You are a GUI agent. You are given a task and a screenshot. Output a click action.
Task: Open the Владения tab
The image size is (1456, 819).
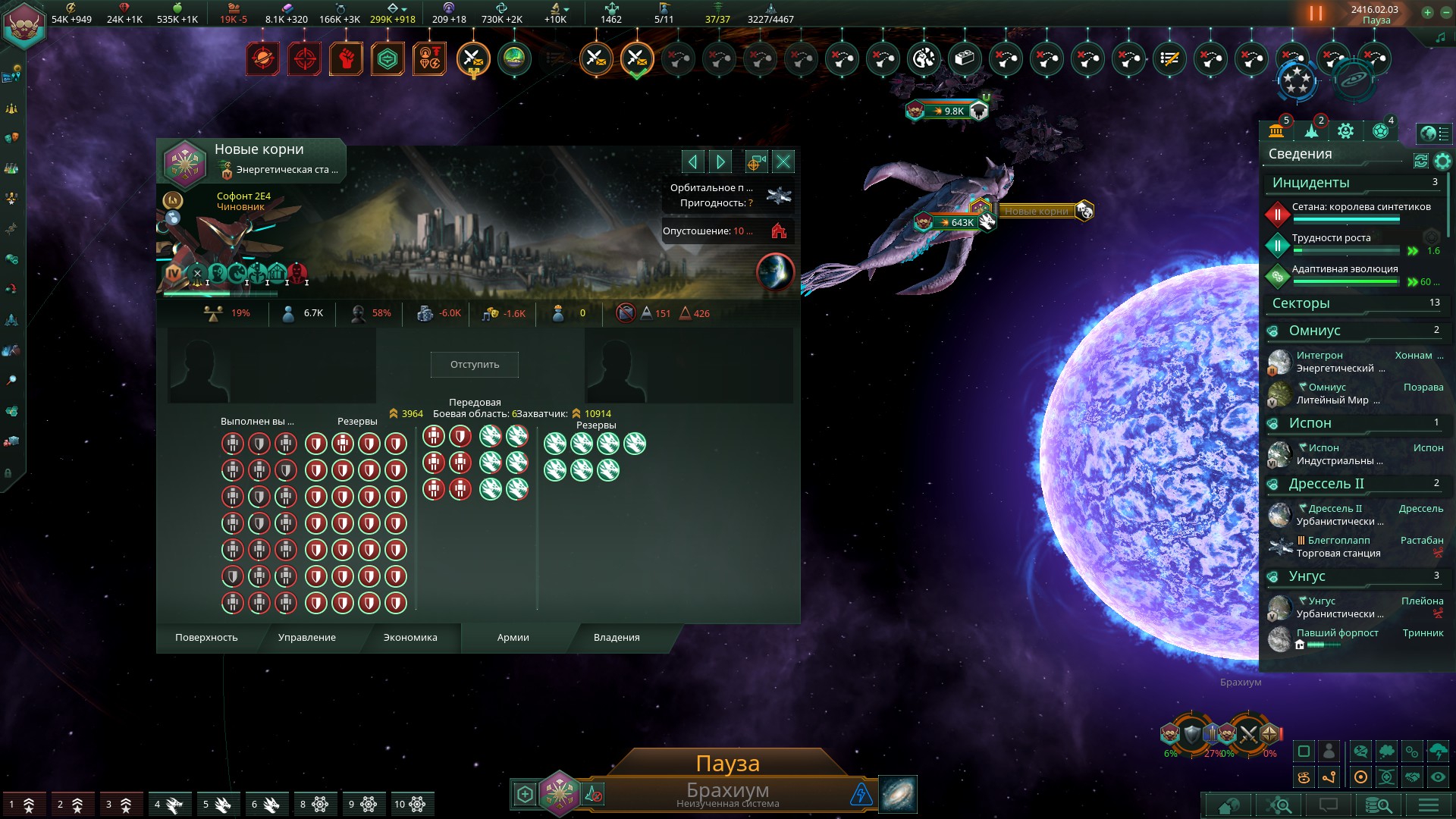(617, 638)
